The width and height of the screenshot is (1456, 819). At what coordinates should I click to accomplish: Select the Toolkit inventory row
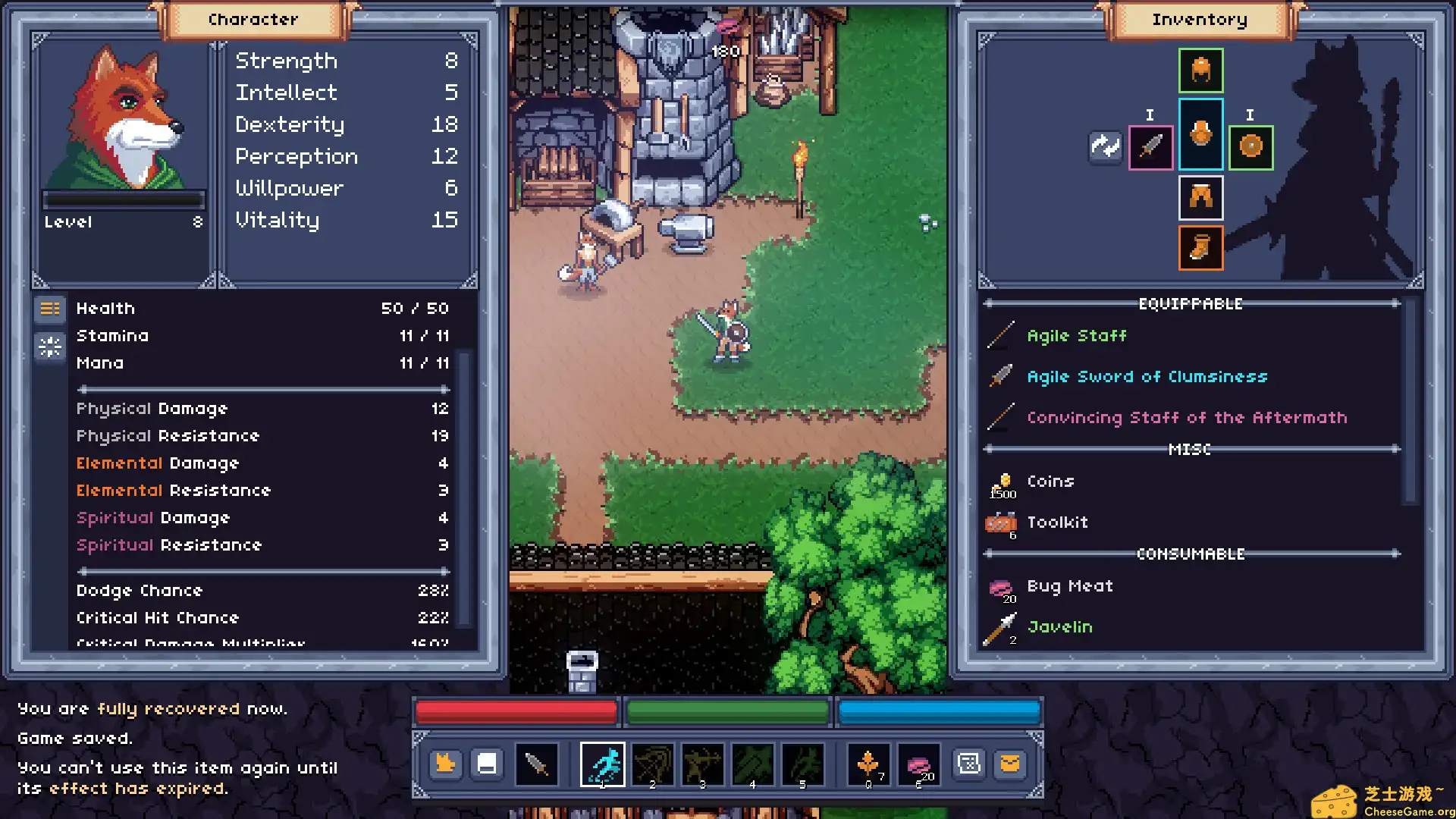[x=1057, y=522]
